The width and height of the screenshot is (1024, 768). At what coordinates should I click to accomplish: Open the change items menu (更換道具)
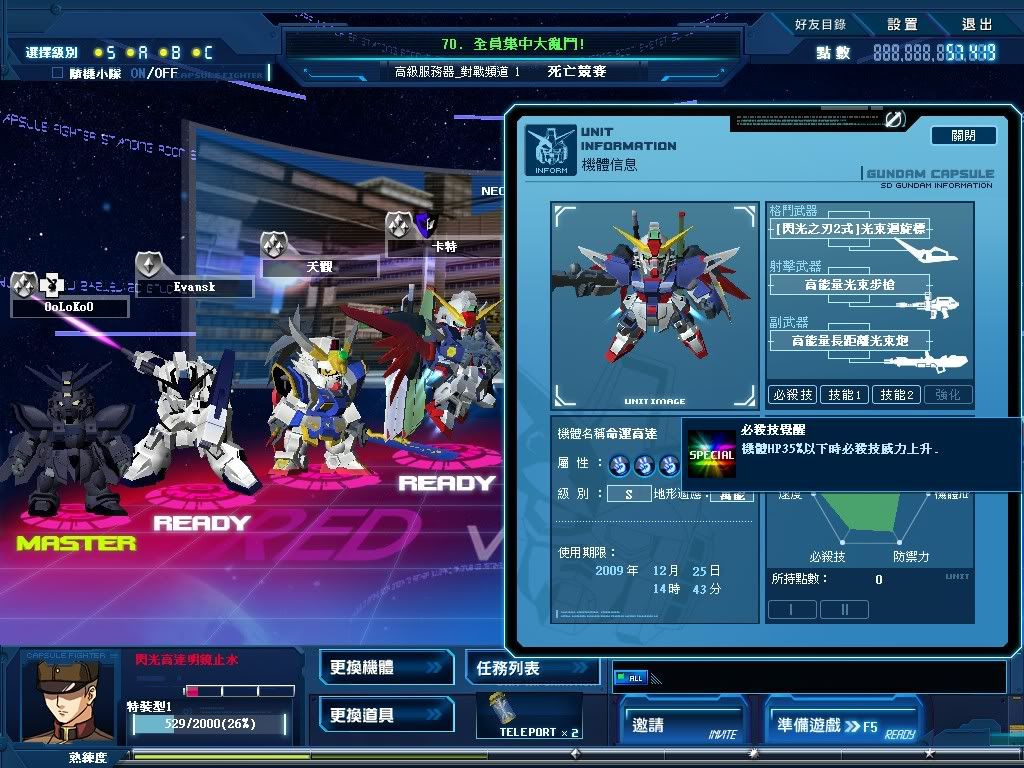(x=386, y=716)
